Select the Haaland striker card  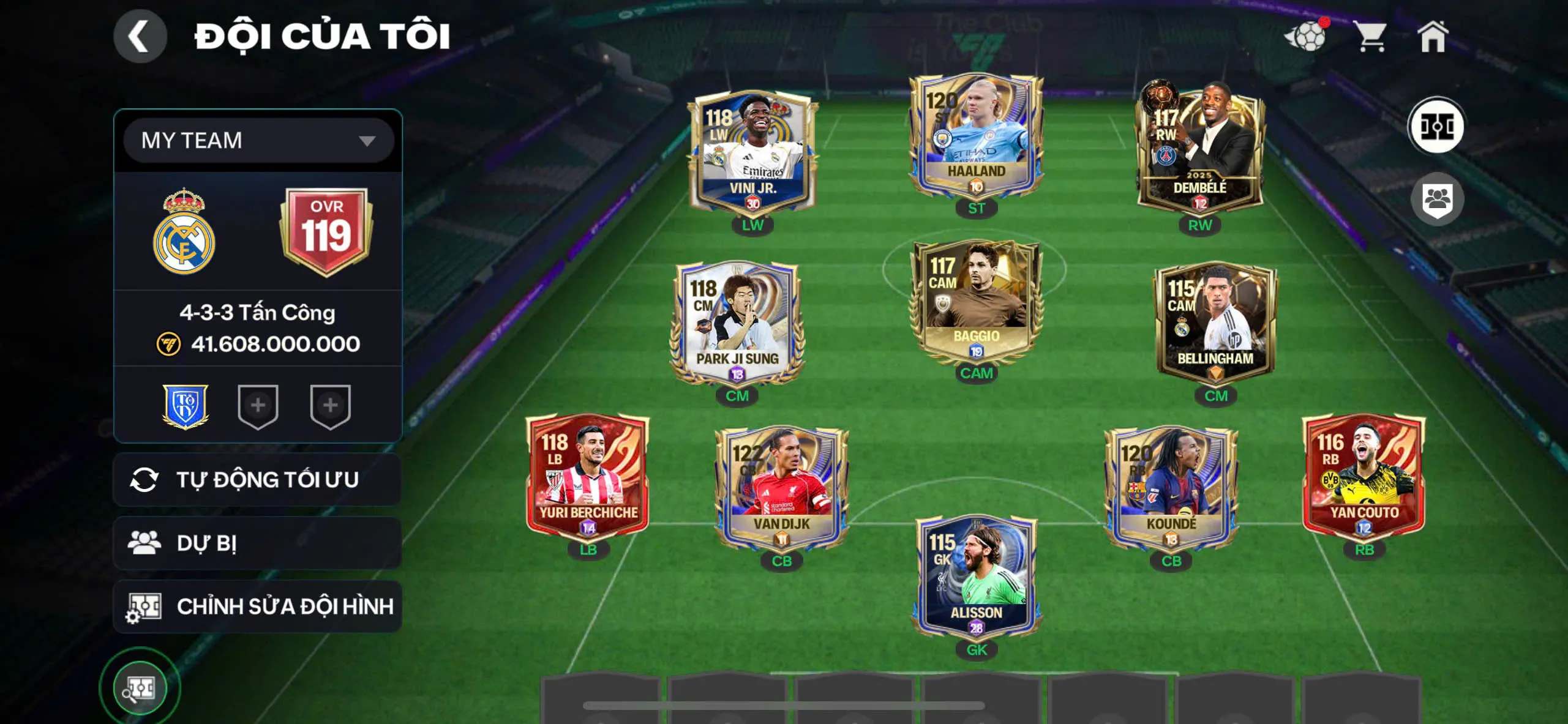(976, 138)
